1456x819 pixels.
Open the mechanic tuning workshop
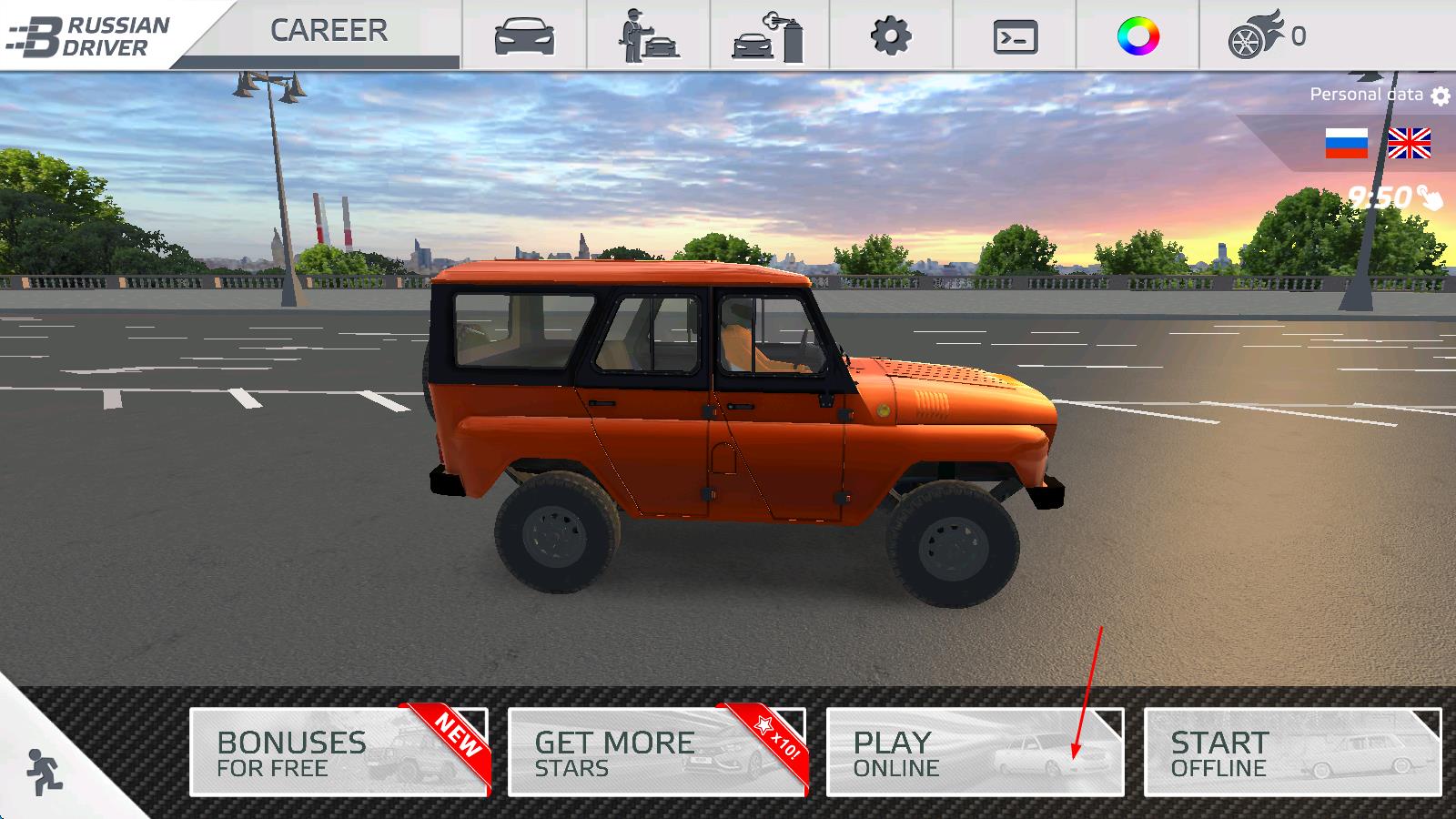[648, 36]
